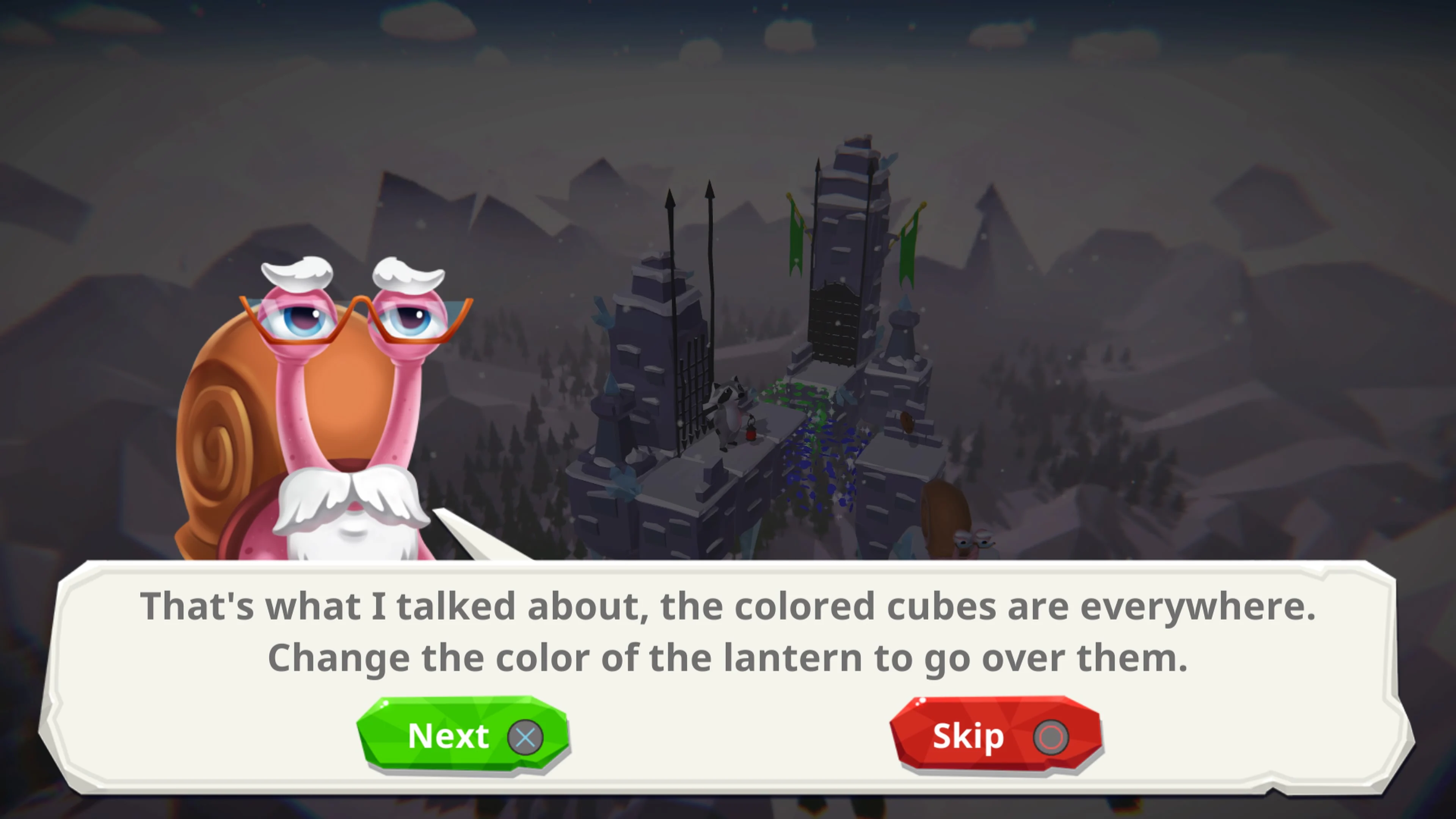1456x819 pixels.
Task: Click the tall spear on the castle tower
Action: (710, 243)
